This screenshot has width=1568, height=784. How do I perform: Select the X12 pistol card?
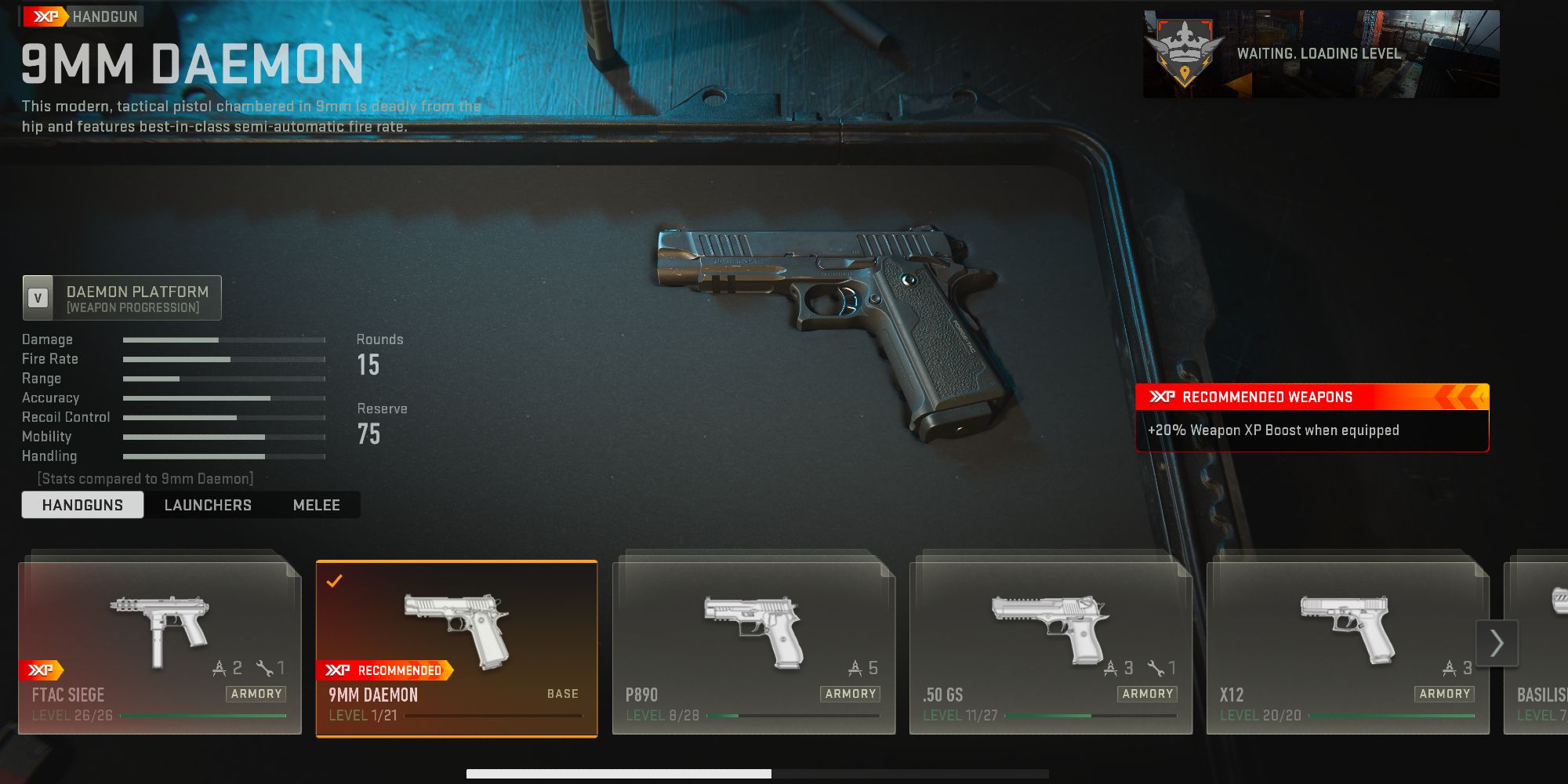[x=1348, y=648]
